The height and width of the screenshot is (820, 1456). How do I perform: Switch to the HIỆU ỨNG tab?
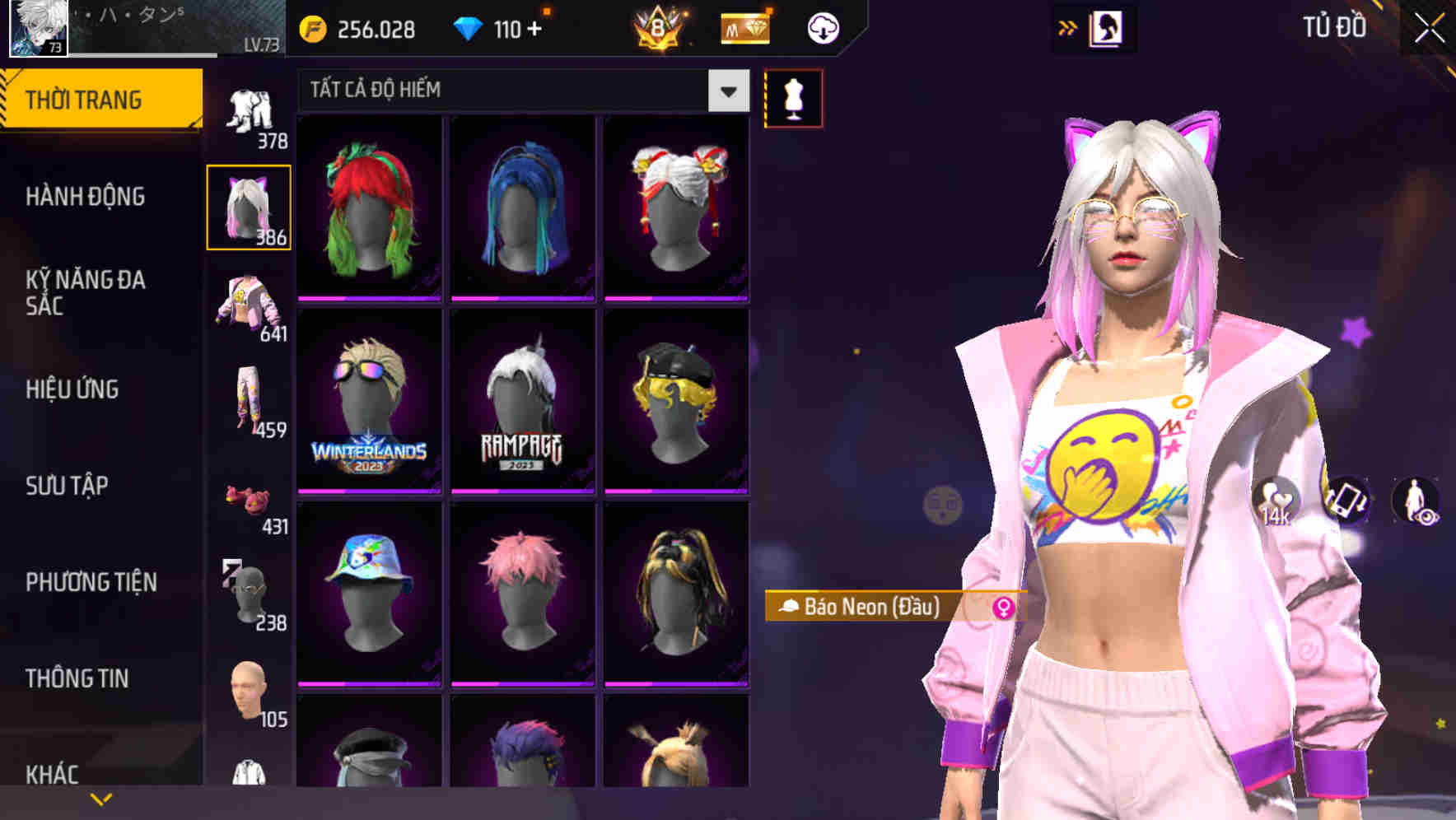coord(74,389)
